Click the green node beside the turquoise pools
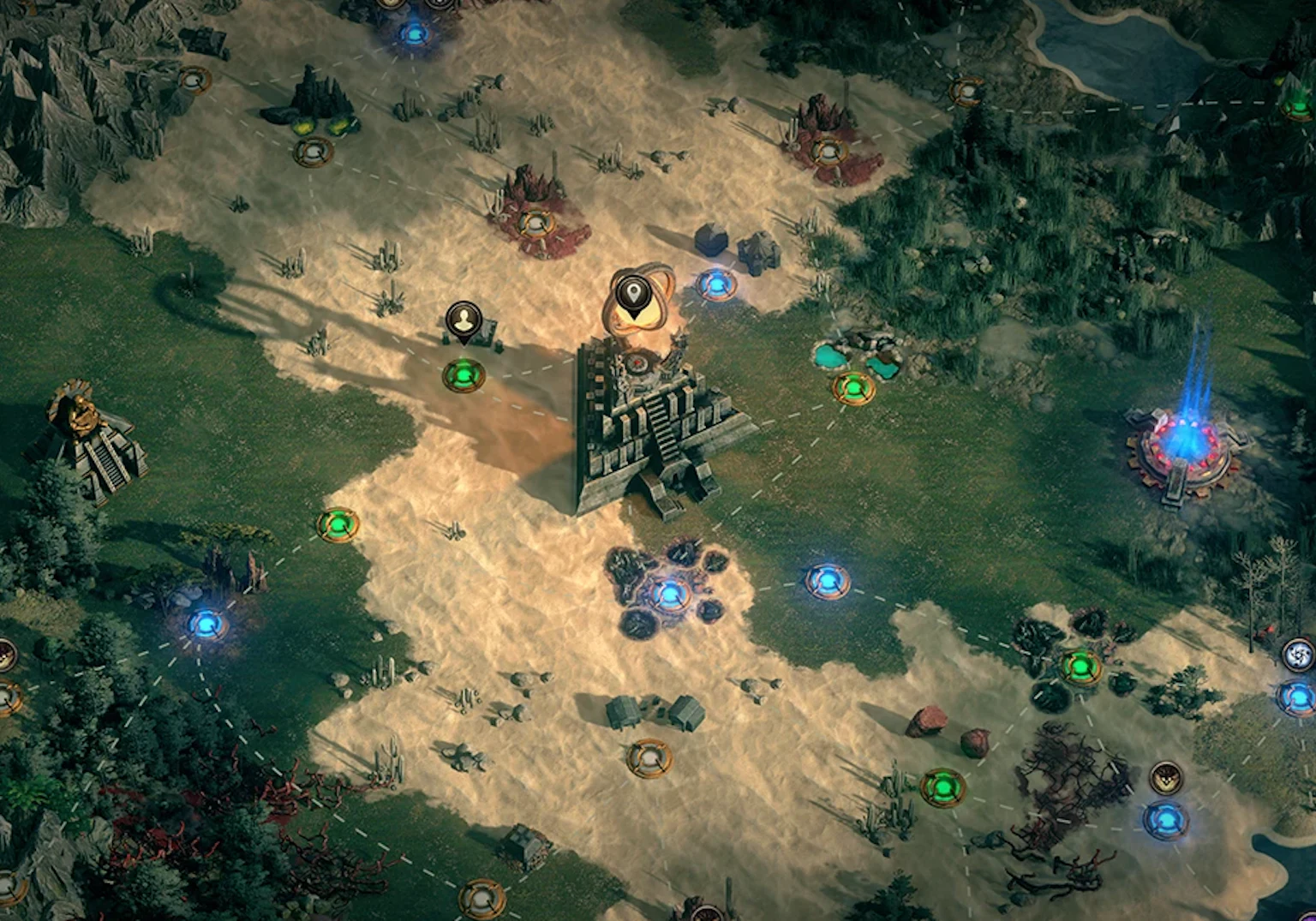 (x=853, y=386)
